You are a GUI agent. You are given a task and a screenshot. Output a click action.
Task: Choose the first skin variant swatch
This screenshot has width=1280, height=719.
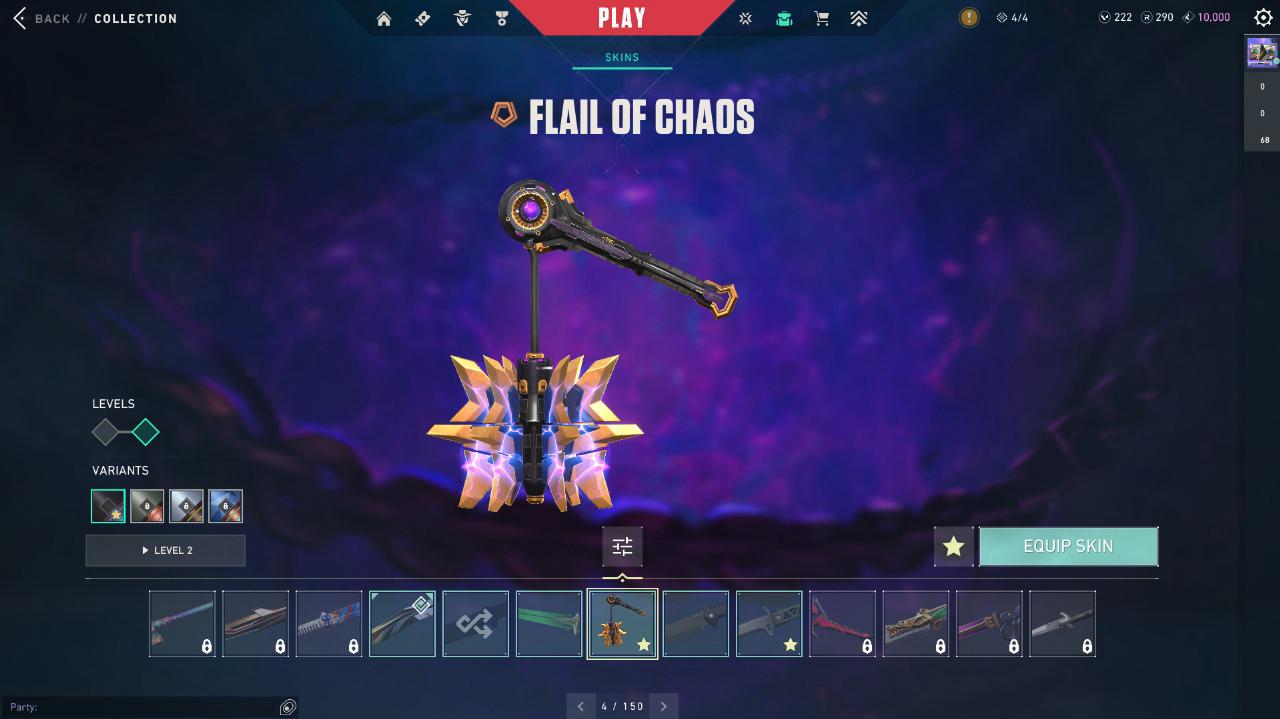pos(108,506)
